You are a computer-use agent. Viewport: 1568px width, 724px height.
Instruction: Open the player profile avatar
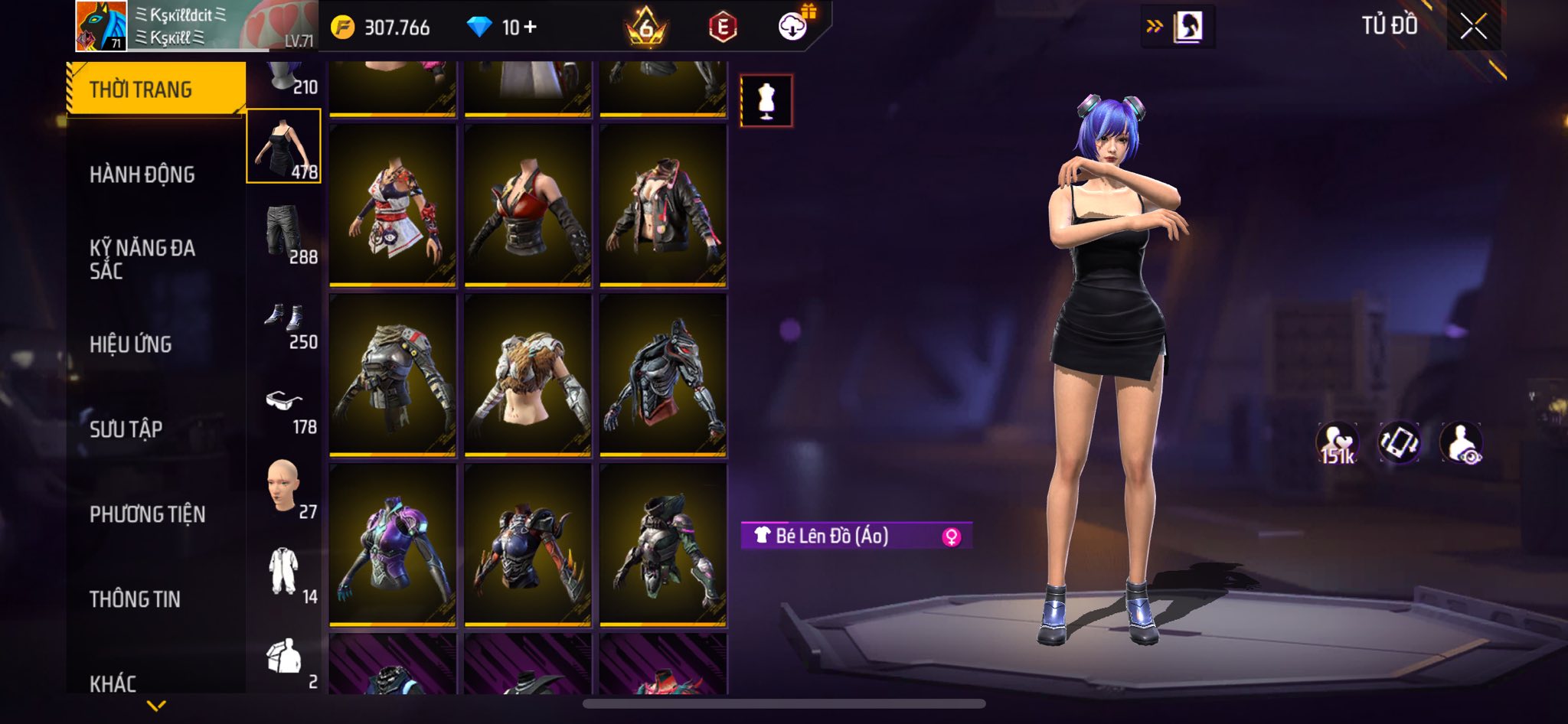pos(101,26)
